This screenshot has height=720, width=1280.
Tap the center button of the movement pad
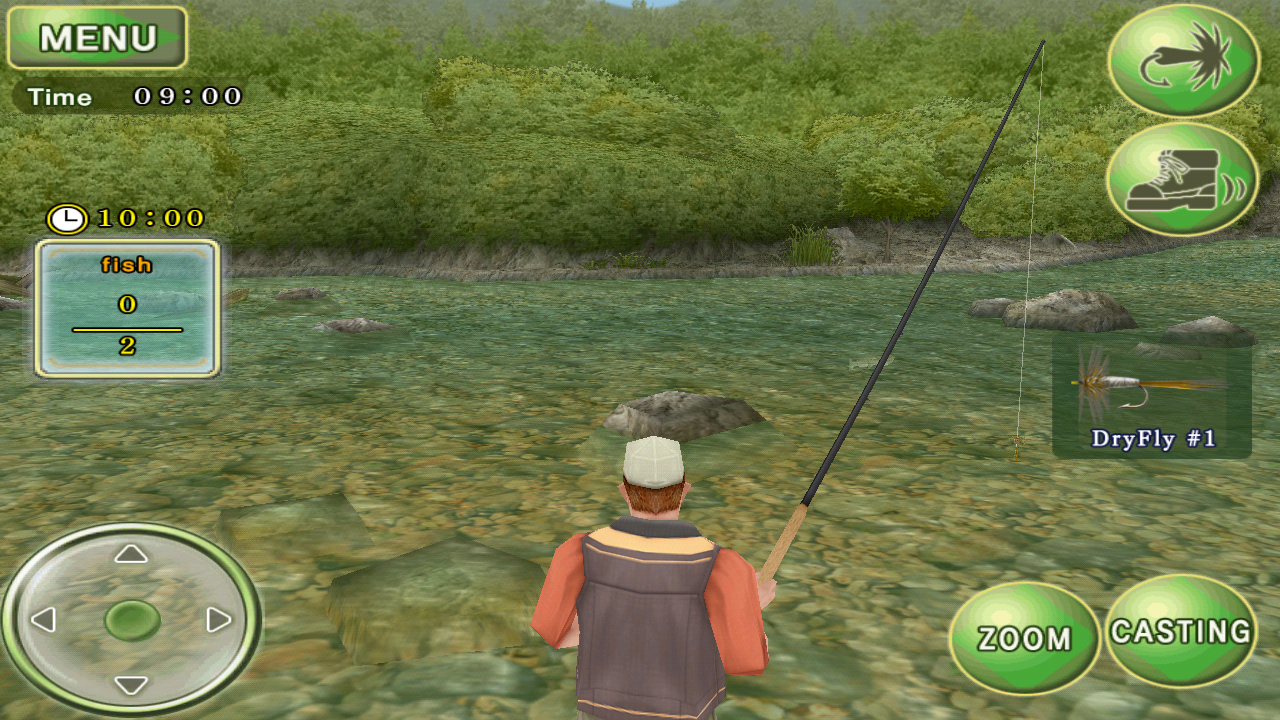pos(131,621)
